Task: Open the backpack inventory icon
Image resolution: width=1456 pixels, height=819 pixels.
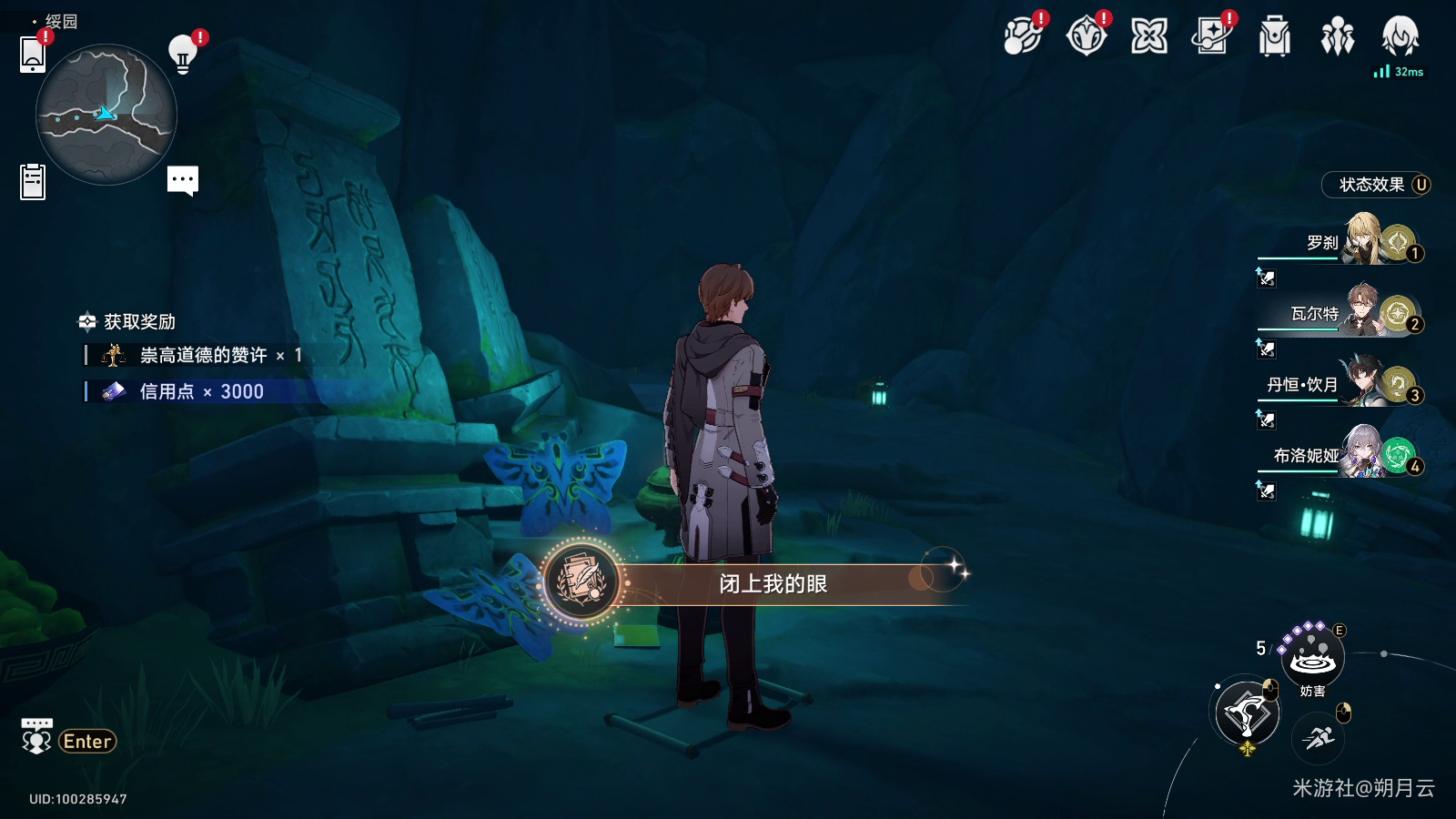Action: (x=1274, y=37)
